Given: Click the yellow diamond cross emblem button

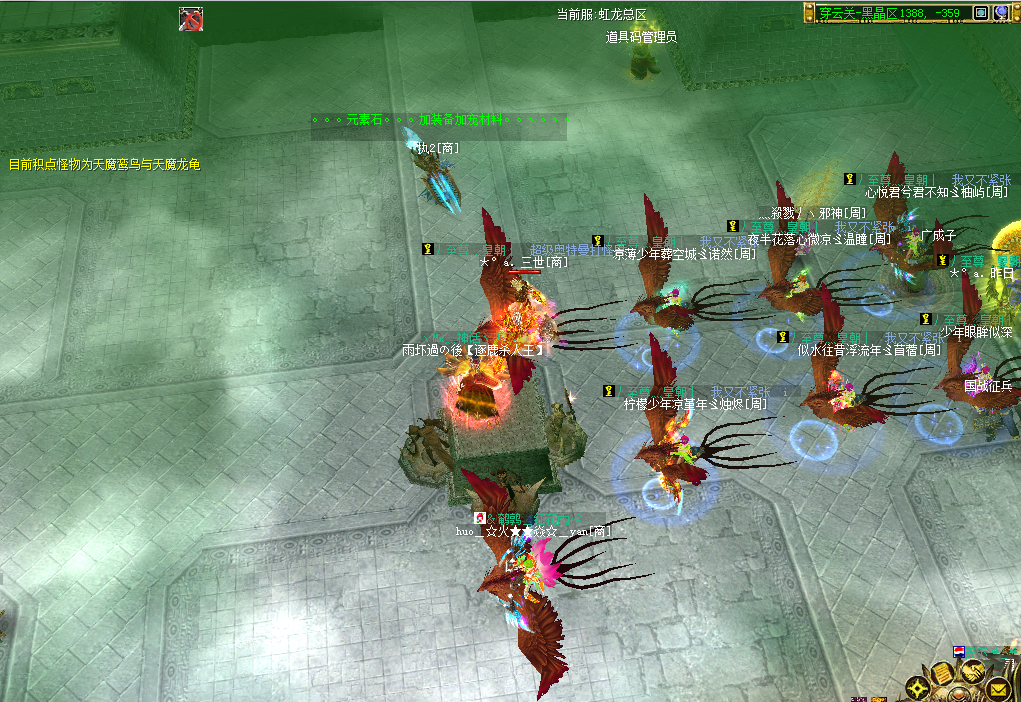Looking at the screenshot, I should pyautogui.click(x=919, y=688).
